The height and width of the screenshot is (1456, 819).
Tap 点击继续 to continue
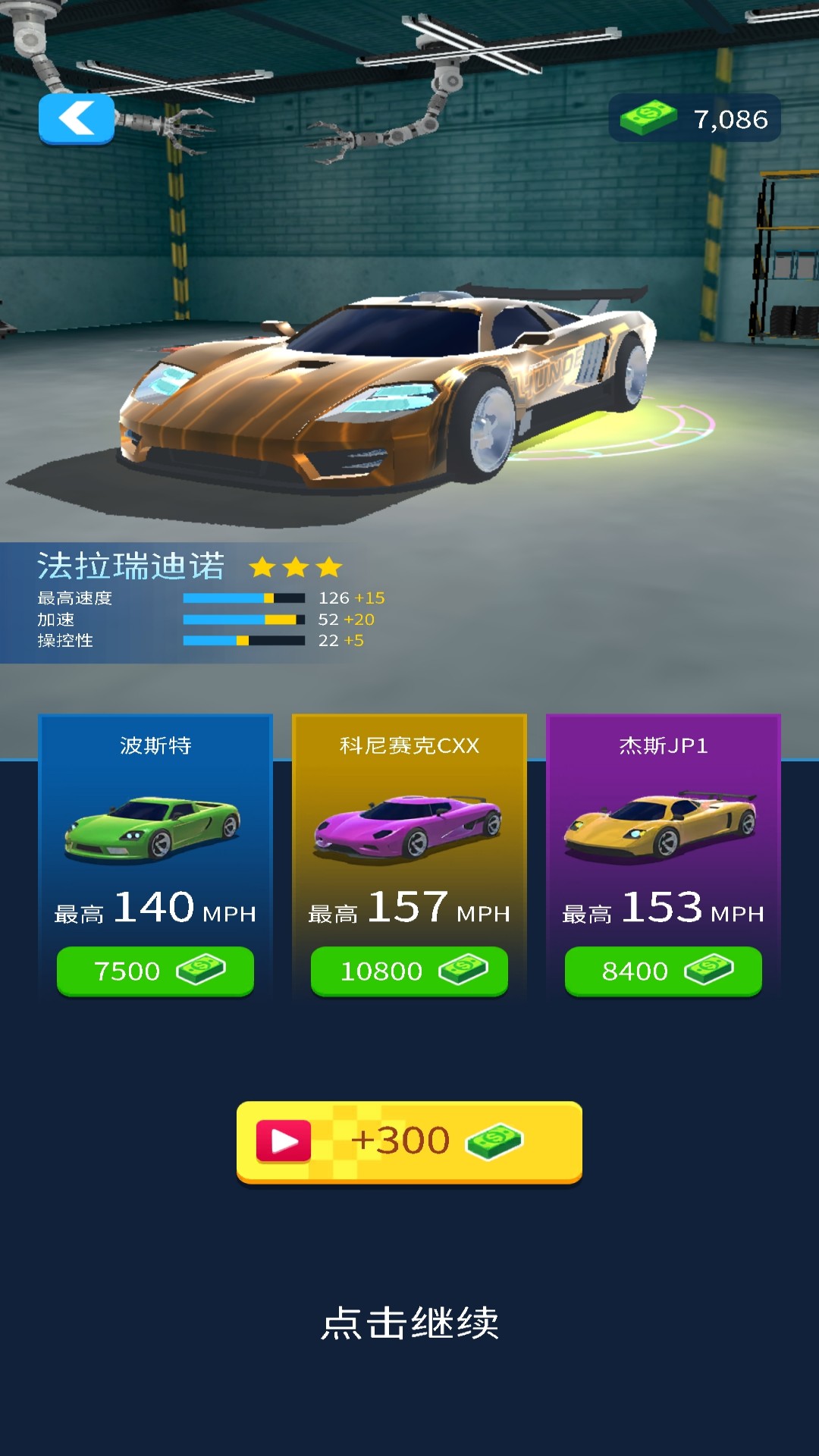pos(409,1323)
